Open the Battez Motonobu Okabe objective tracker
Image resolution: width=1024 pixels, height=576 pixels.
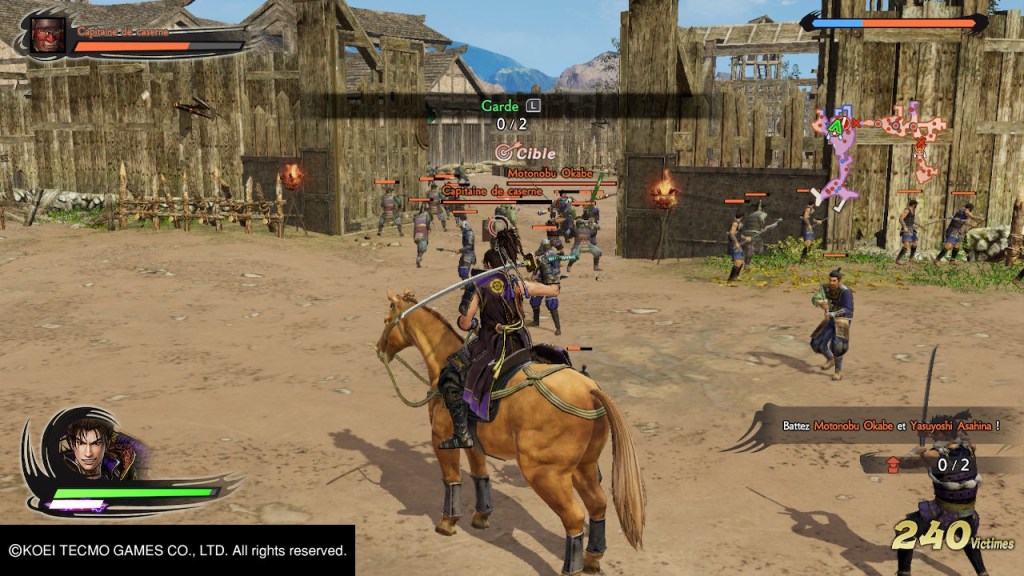(x=890, y=426)
